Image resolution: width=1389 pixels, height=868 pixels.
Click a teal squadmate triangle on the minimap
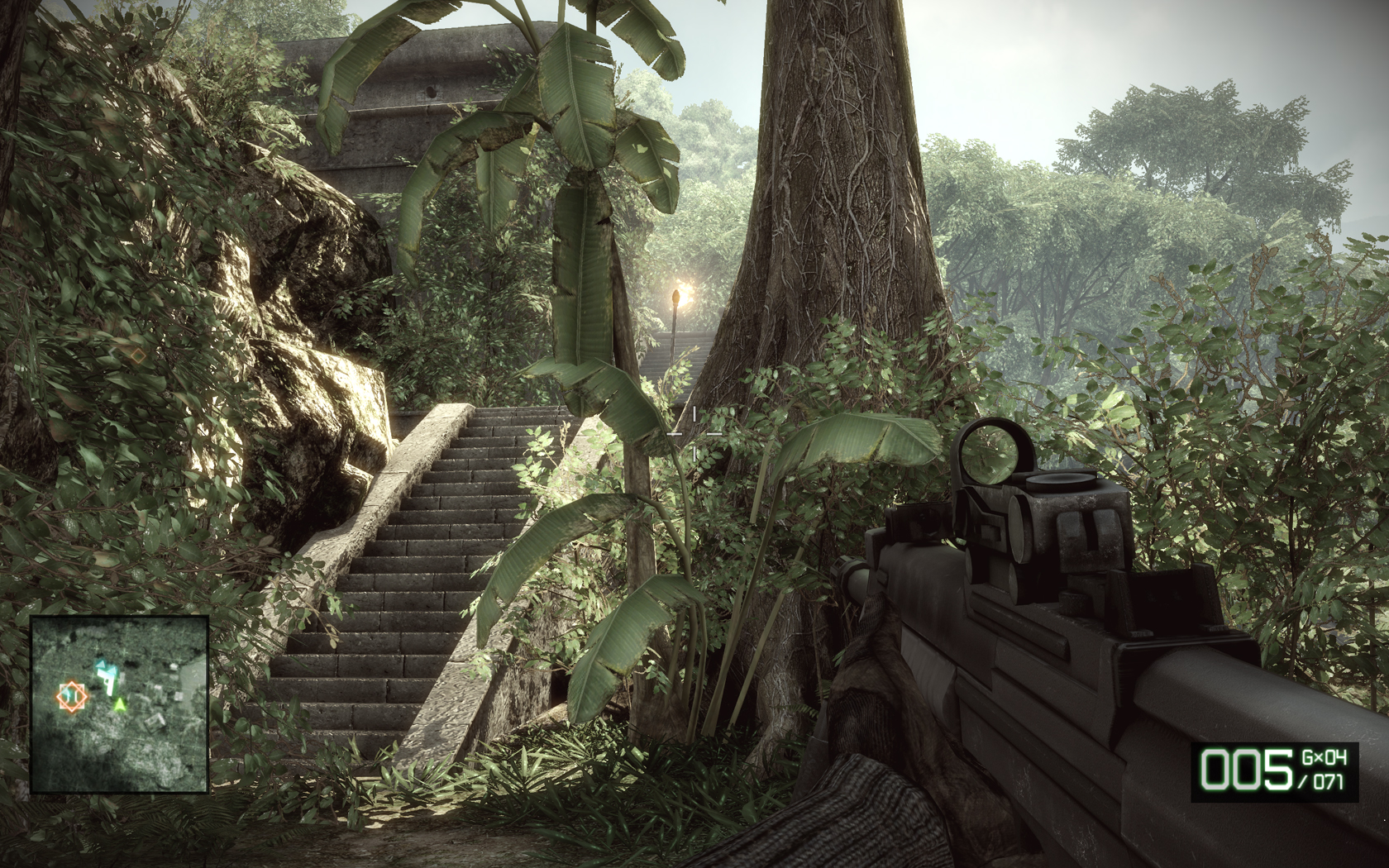click(x=102, y=665)
